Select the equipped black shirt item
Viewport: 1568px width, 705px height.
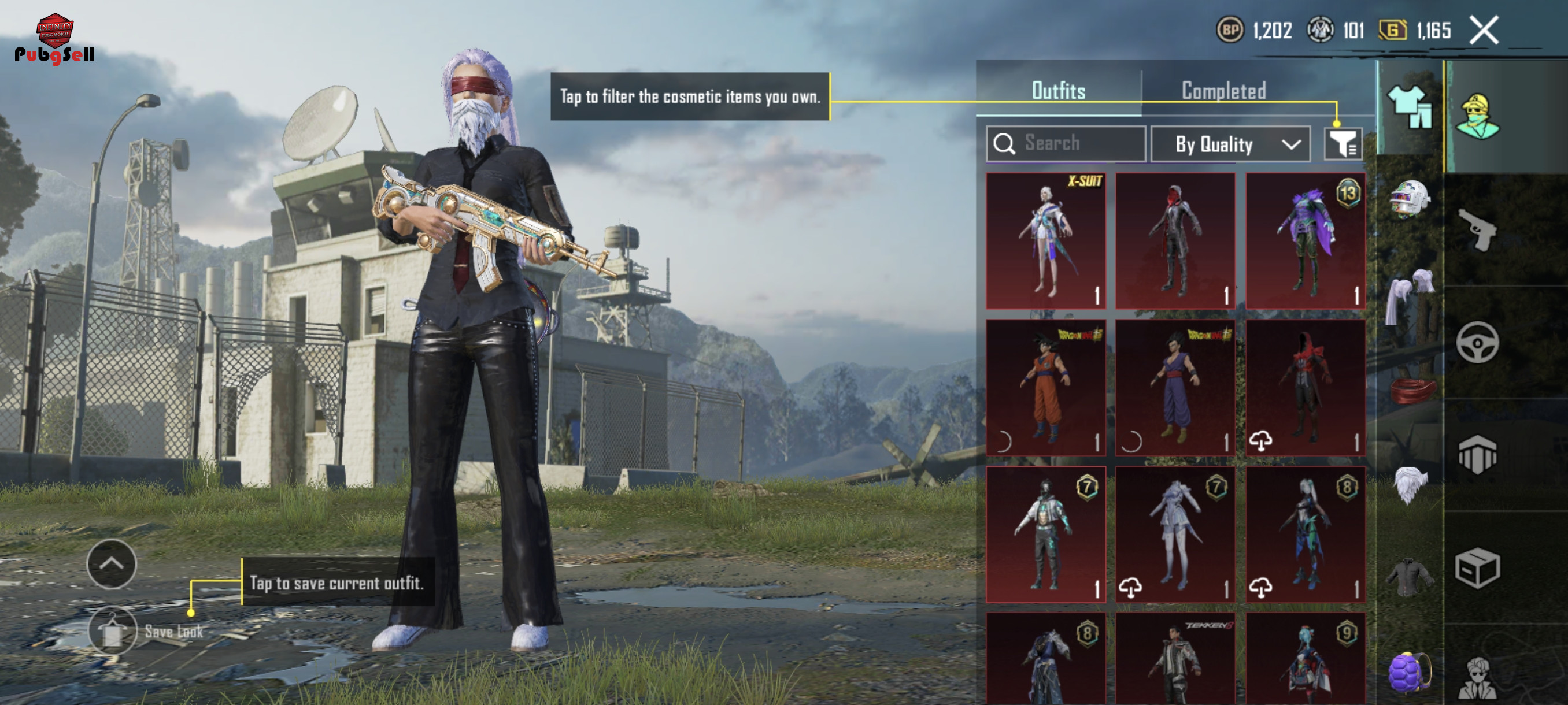point(1410,576)
